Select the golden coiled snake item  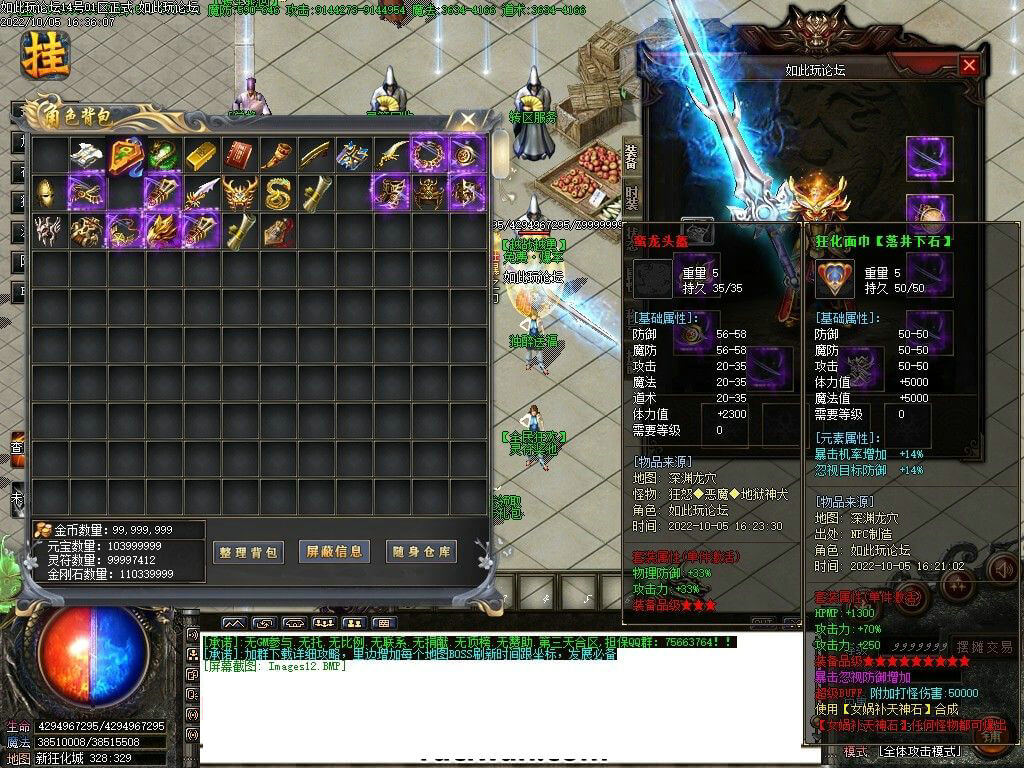tap(276, 192)
